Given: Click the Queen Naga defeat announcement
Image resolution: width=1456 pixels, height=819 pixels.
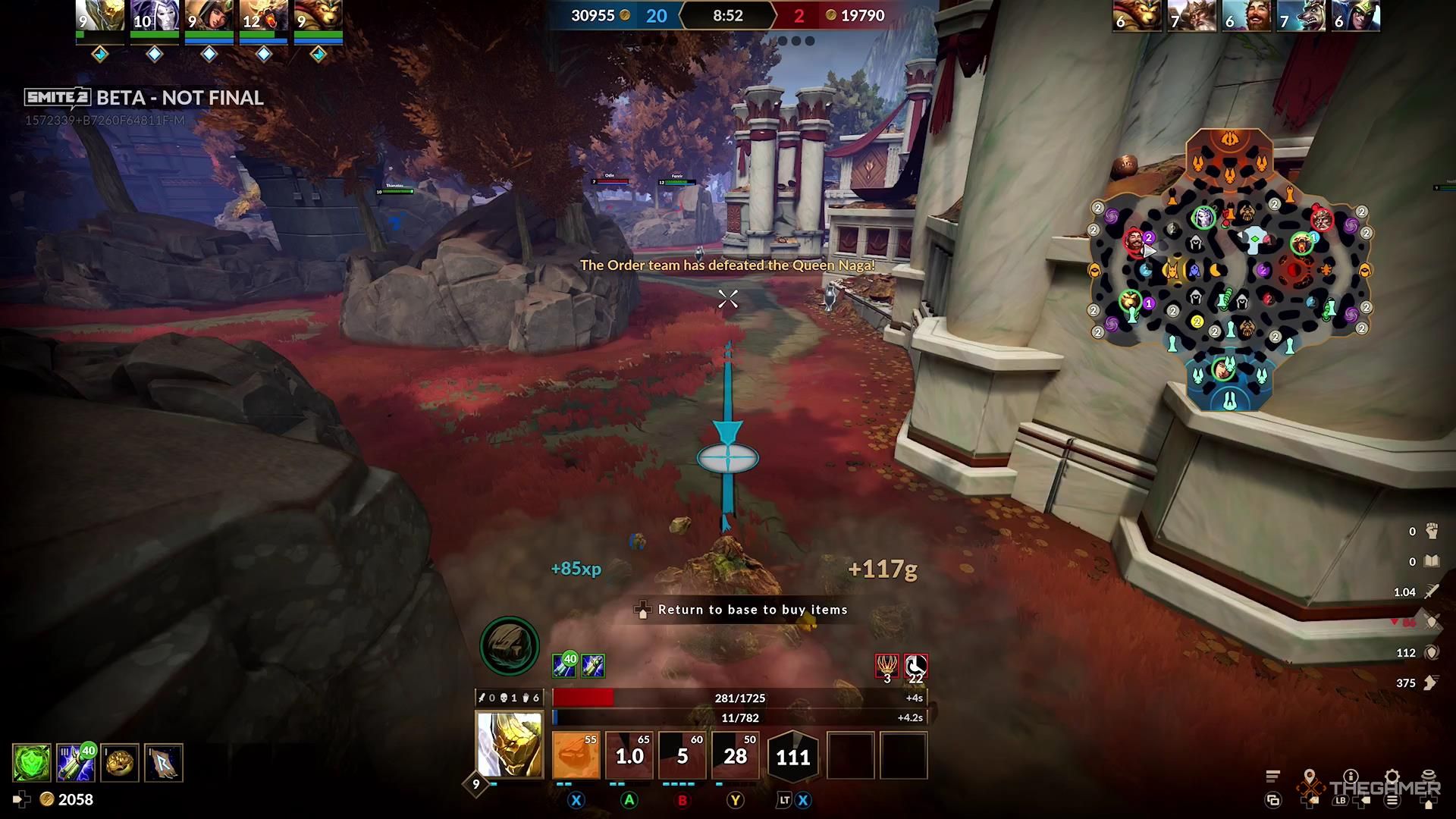Looking at the screenshot, I should click(726, 265).
